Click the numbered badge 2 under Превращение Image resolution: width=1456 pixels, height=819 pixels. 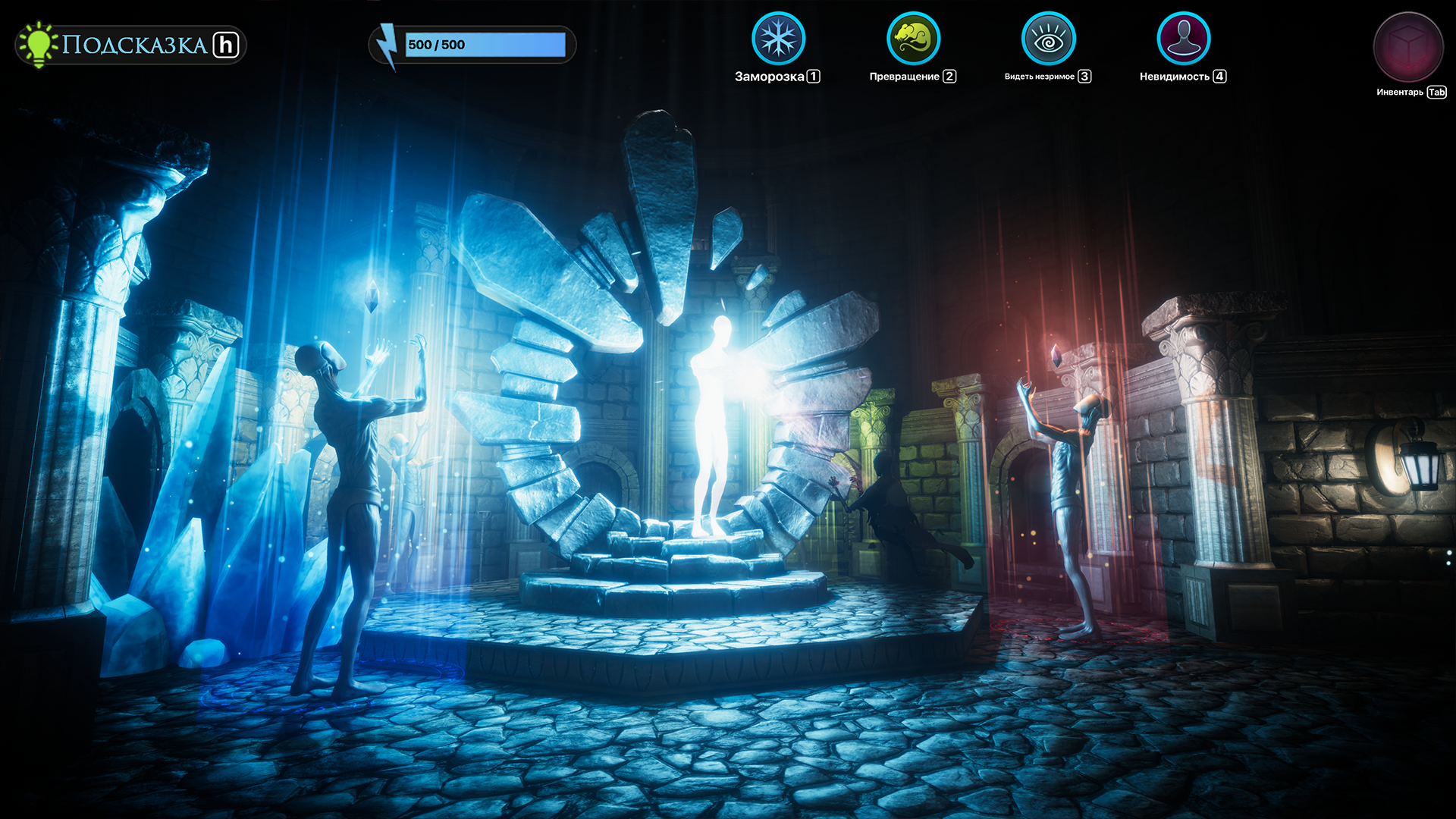tap(949, 76)
